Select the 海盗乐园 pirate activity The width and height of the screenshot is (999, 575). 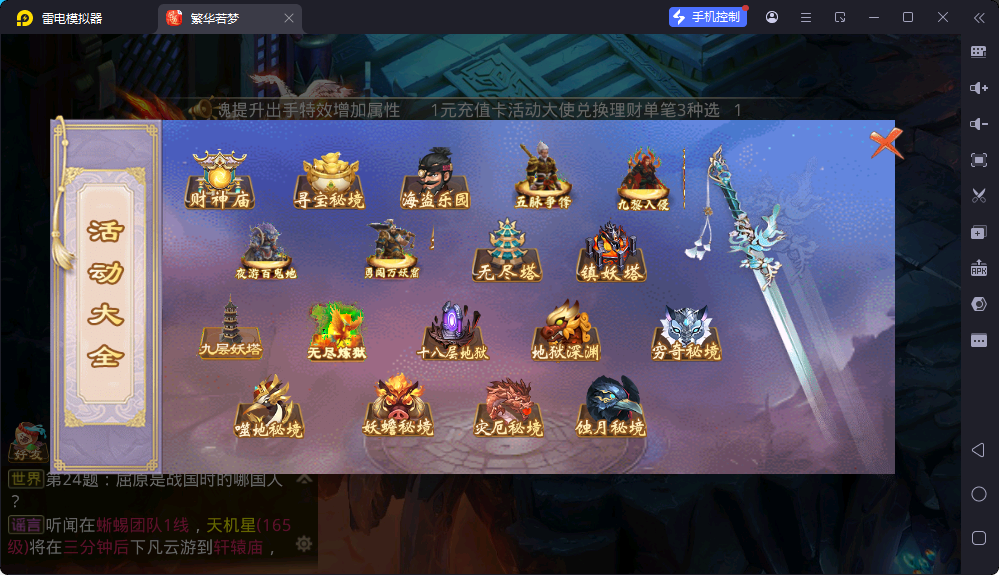[435, 180]
